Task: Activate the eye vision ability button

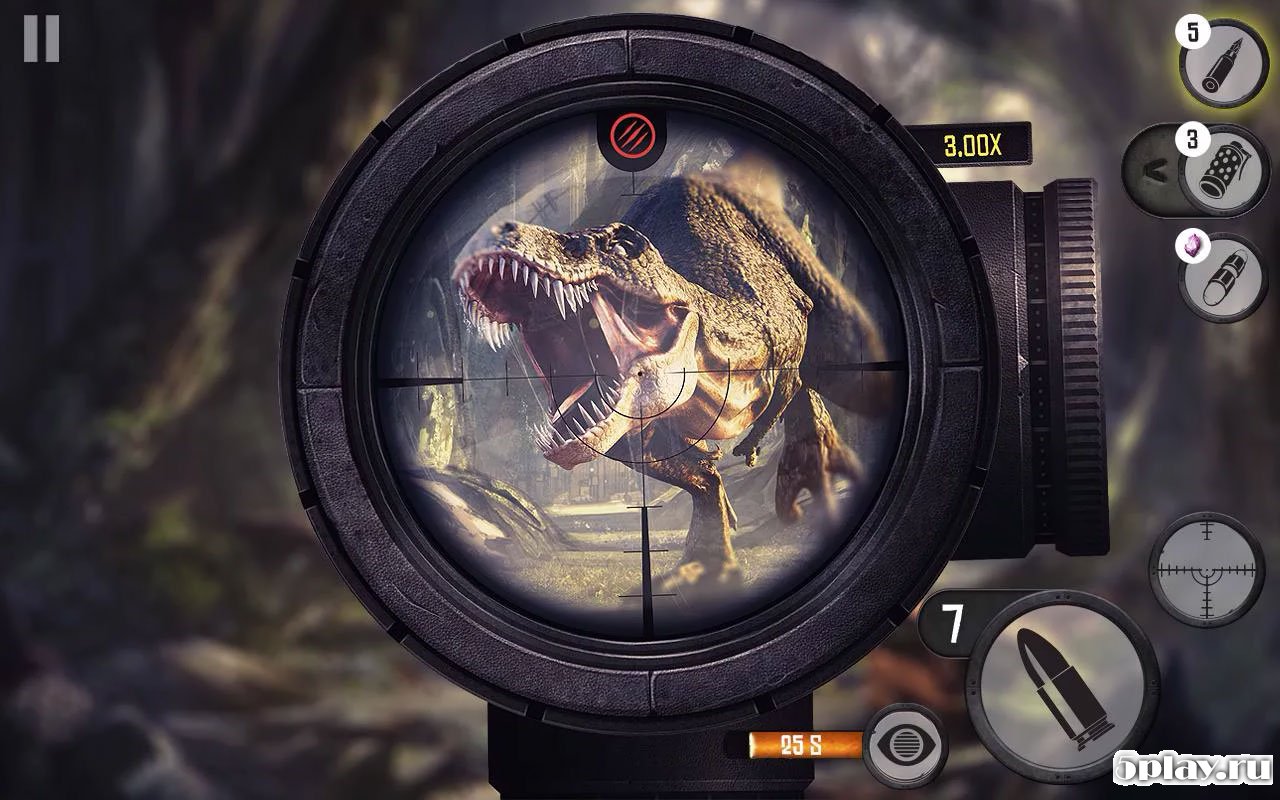Action: click(904, 744)
